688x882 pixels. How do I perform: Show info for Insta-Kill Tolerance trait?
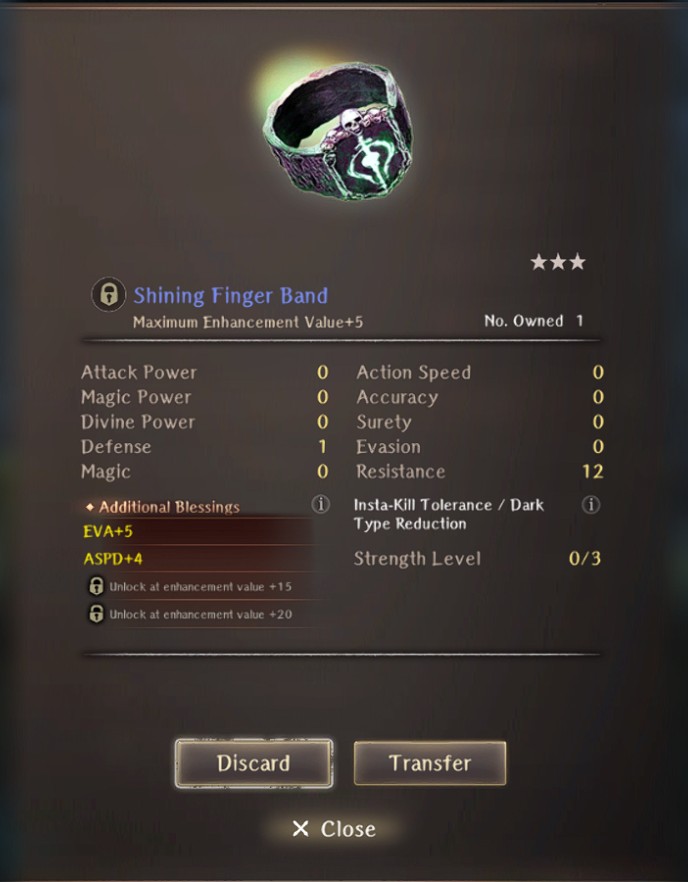(x=591, y=505)
